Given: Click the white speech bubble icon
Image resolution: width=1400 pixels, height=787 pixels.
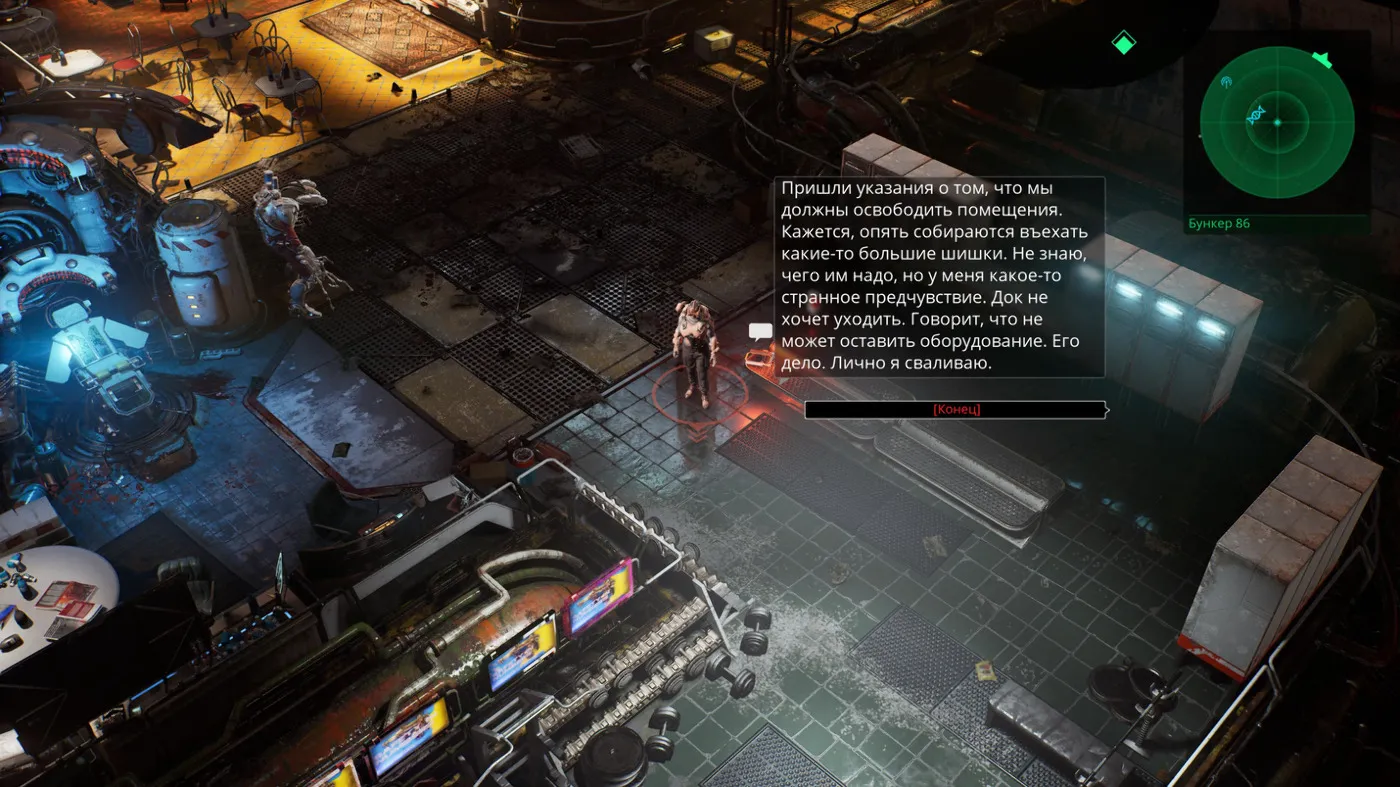Looking at the screenshot, I should 761,331.
